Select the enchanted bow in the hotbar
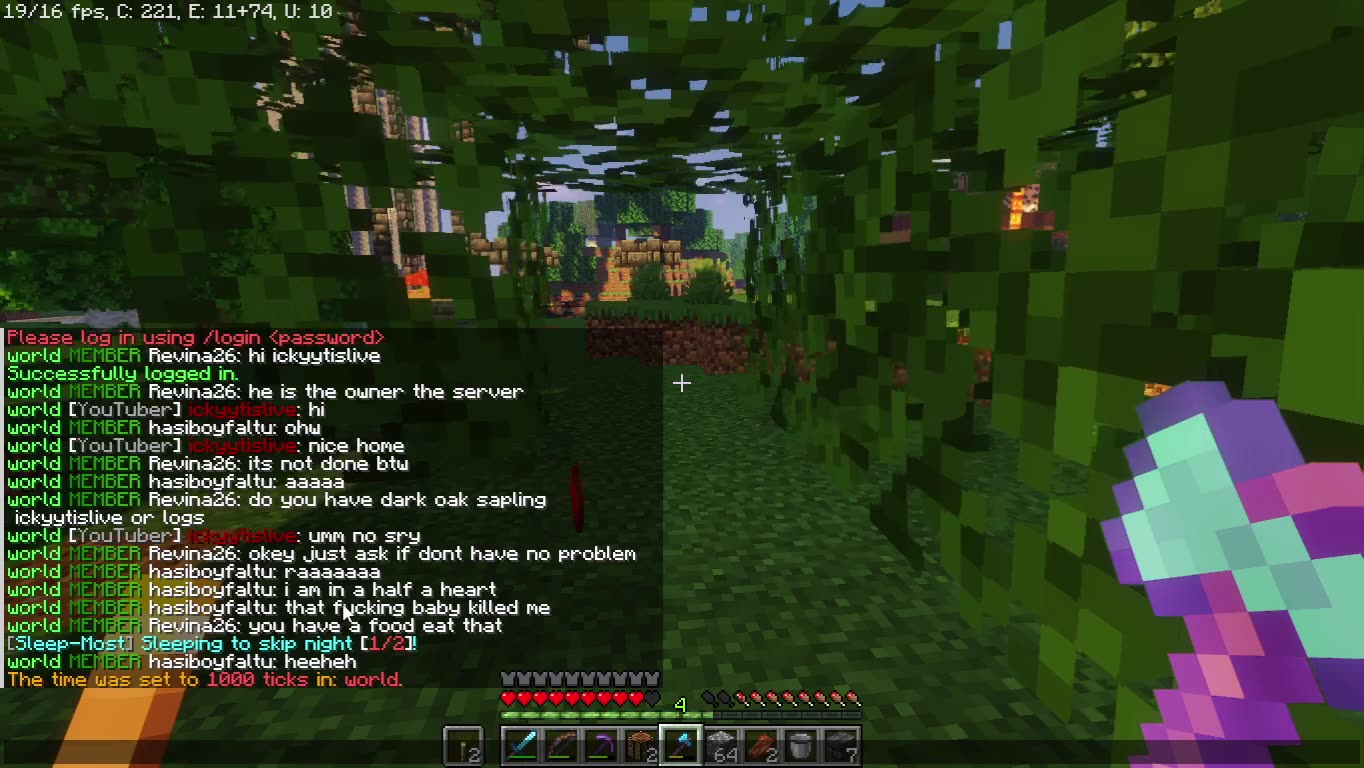1364x768 pixels. 563,744
